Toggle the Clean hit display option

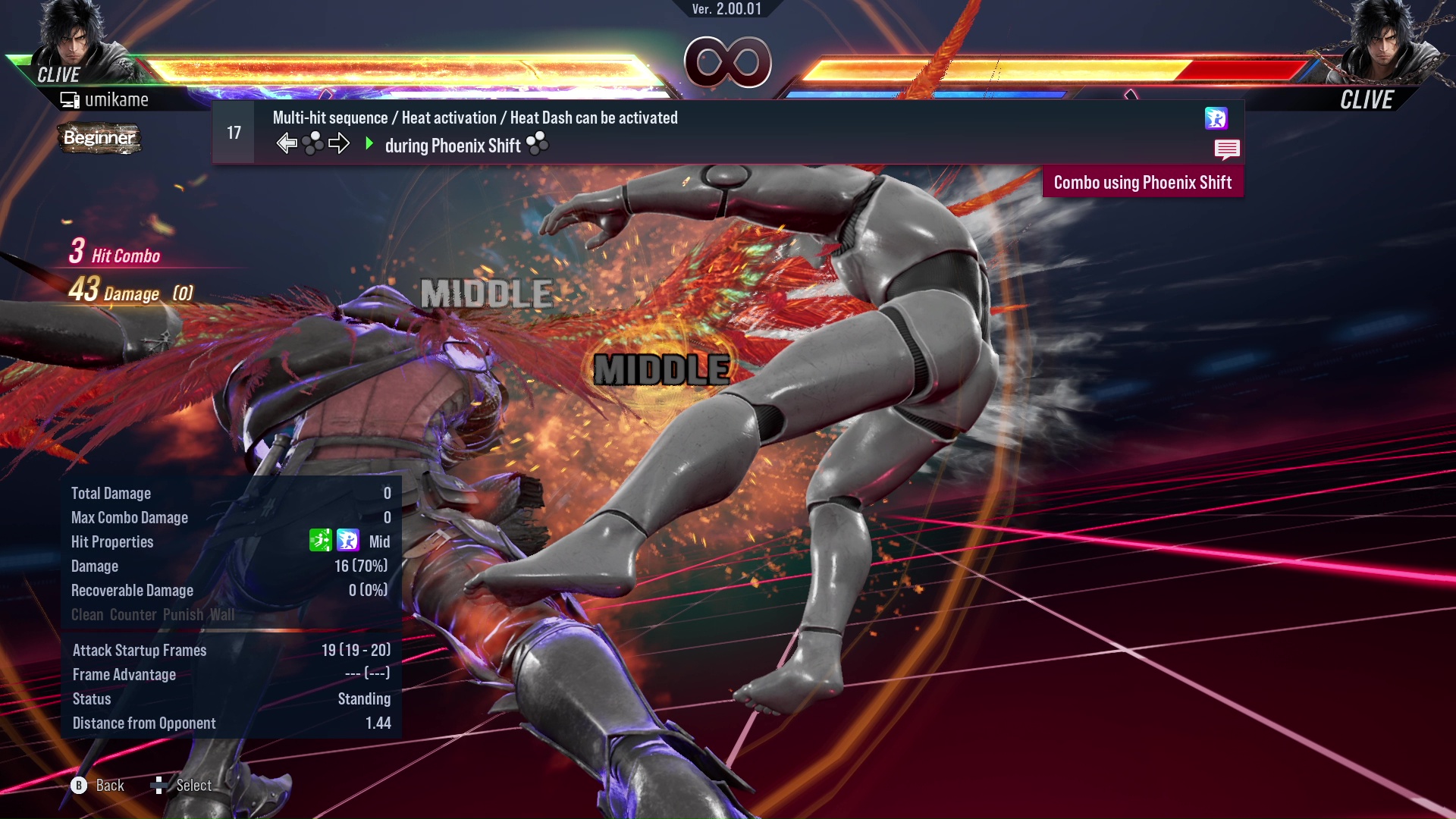88,614
